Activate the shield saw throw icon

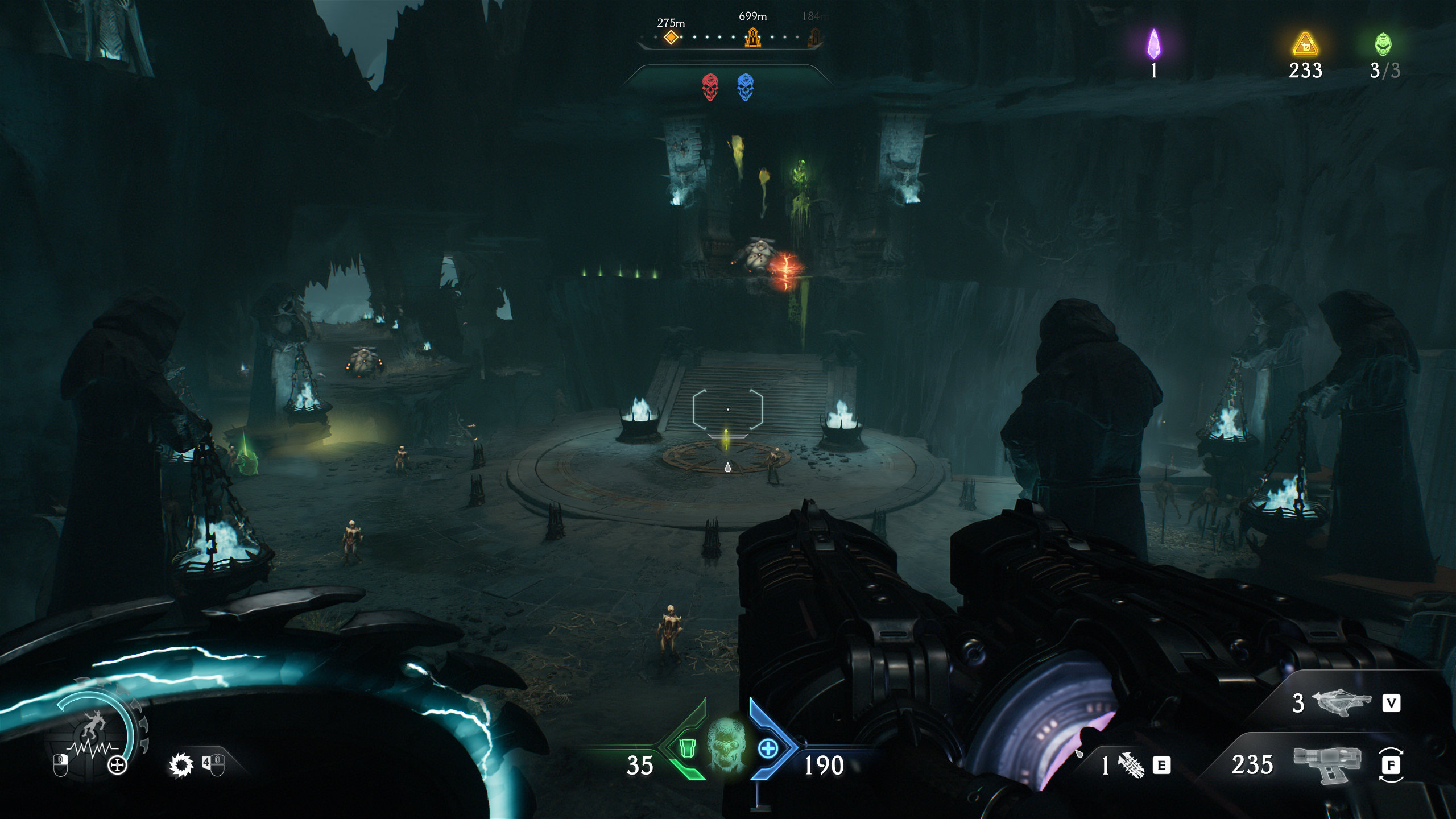[x=181, y=766]
